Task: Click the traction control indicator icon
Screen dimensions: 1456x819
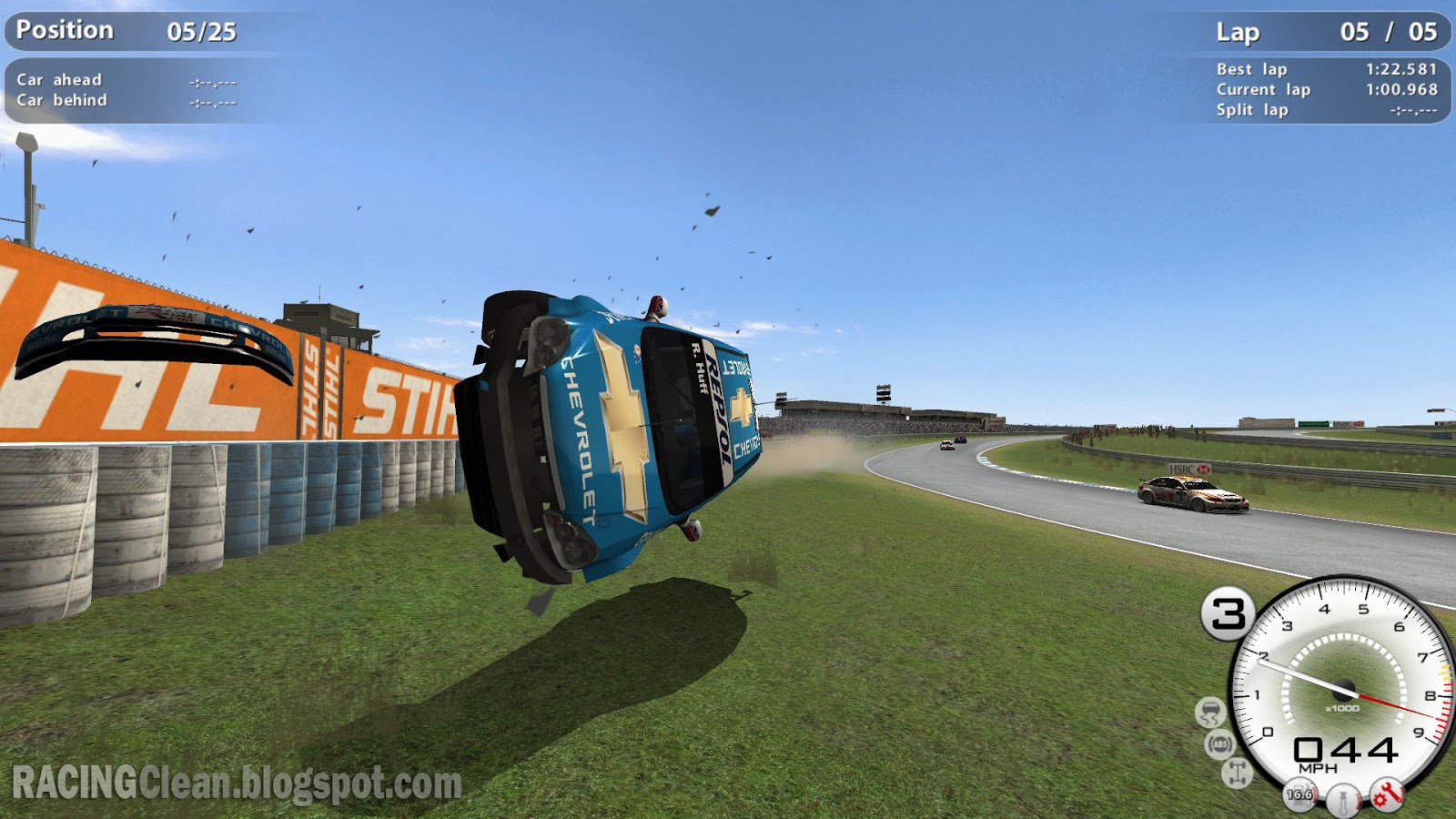Action: point(1212,712)
